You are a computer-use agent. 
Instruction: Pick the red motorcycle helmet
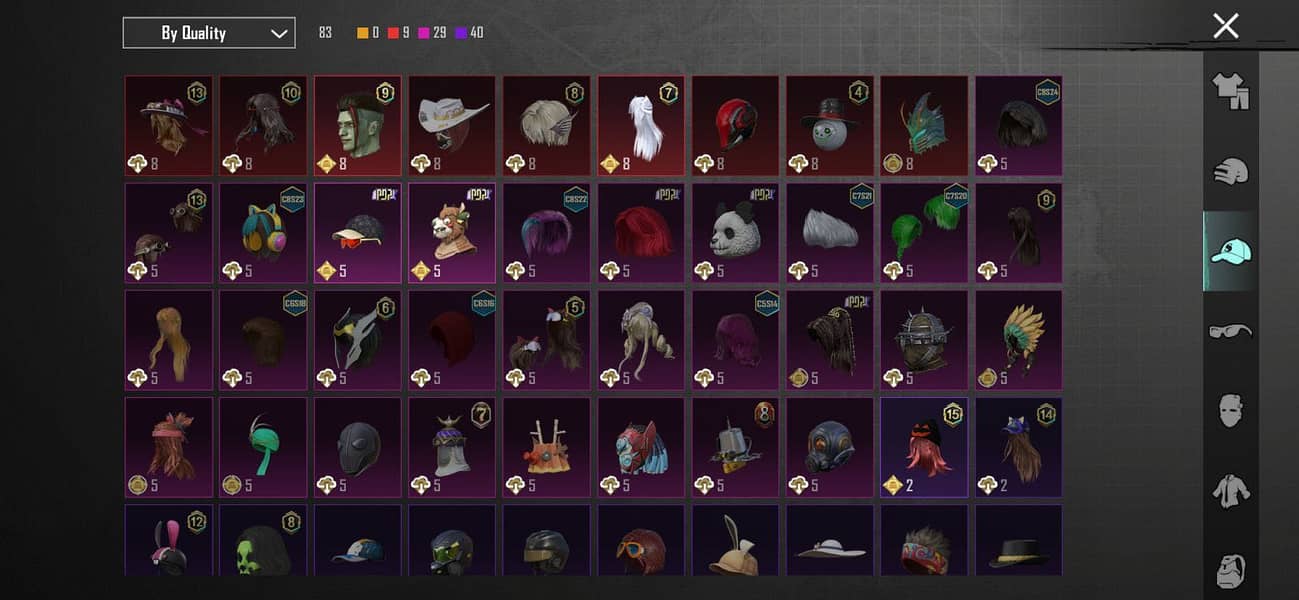click(735, 125)
